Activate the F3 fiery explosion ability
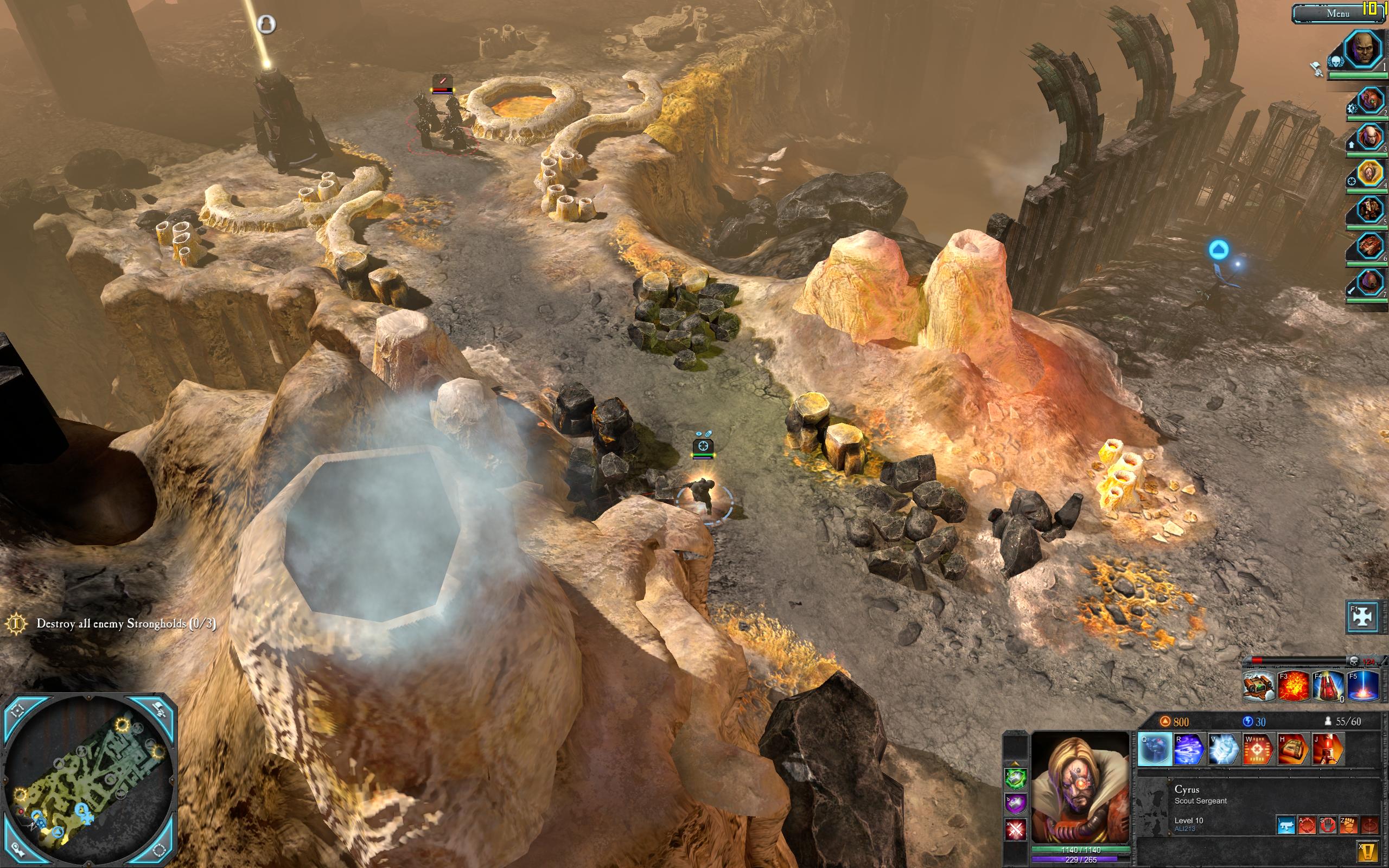The width and height of the screenshot is (1389, 868). coord(1294,687)
